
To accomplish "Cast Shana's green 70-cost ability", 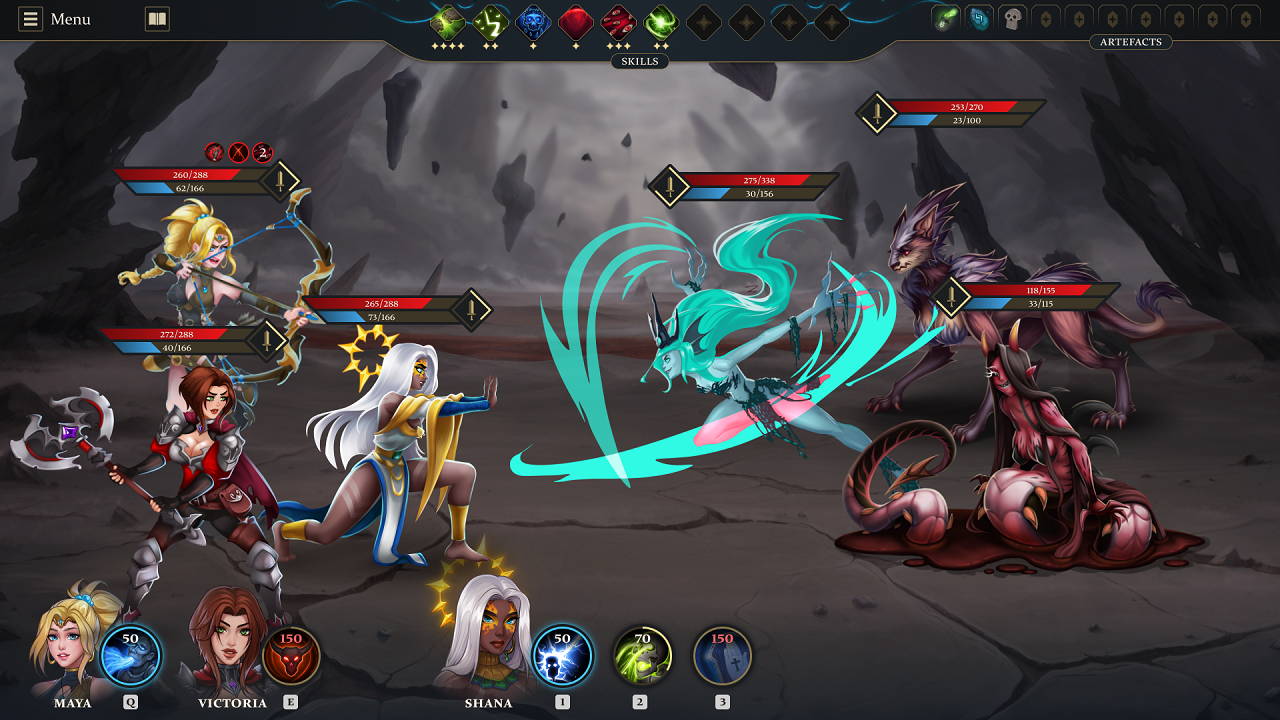I will (x=642, y=656).
